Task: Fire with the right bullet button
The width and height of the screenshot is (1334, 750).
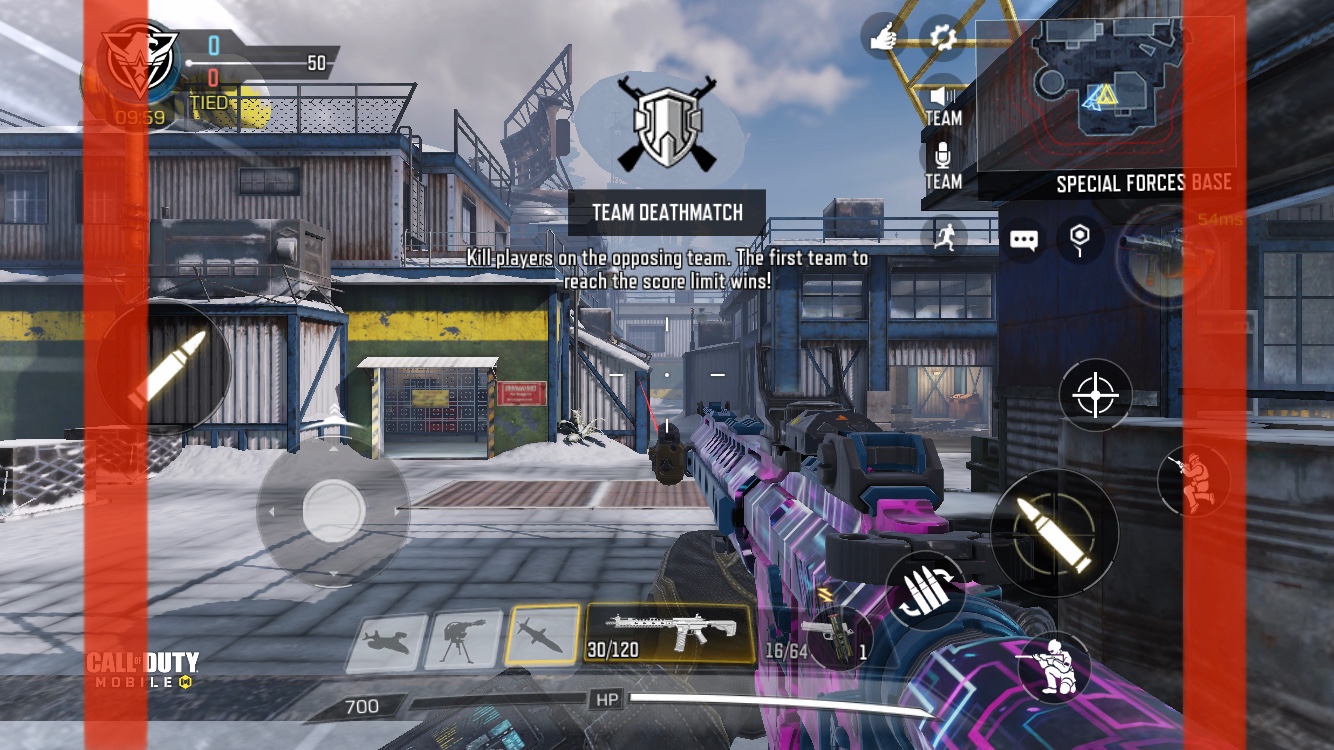Action: (1054, 532)
